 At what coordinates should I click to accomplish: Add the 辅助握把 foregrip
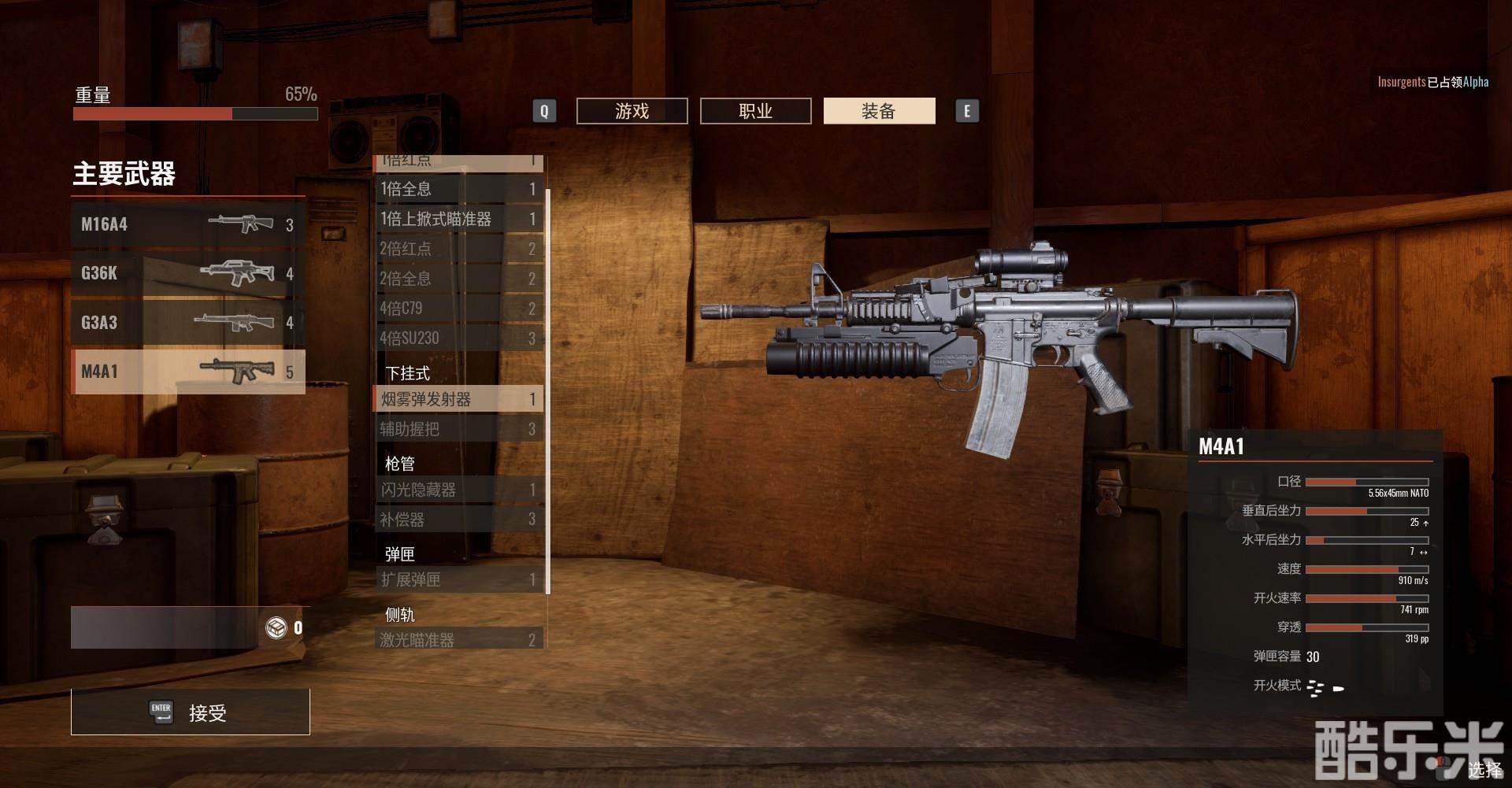pyautogui.click(x=458, y=429)
